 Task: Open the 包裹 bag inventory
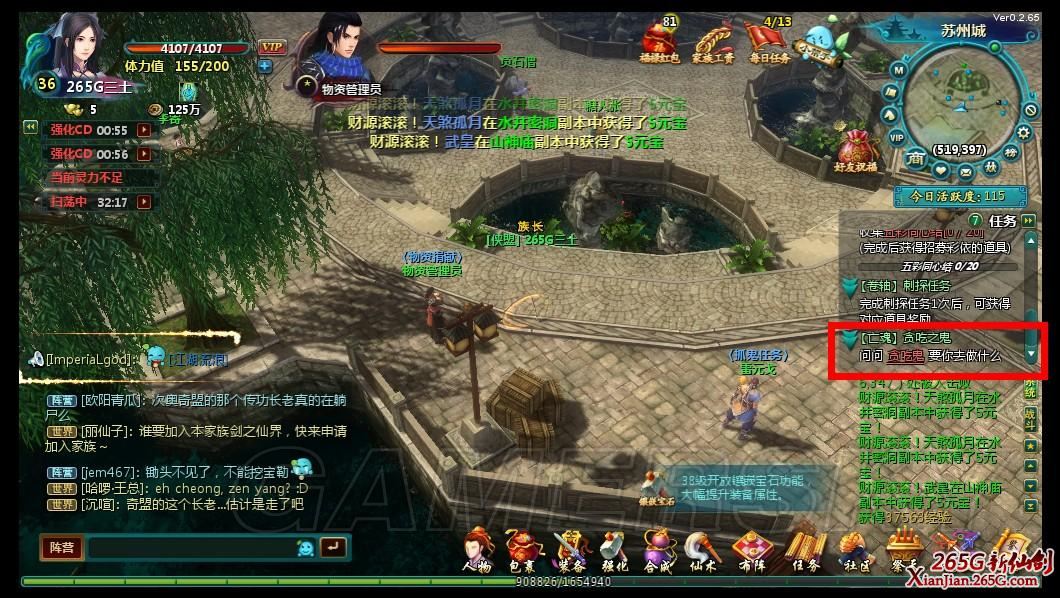pyautogui.click(x=521, y=551)
